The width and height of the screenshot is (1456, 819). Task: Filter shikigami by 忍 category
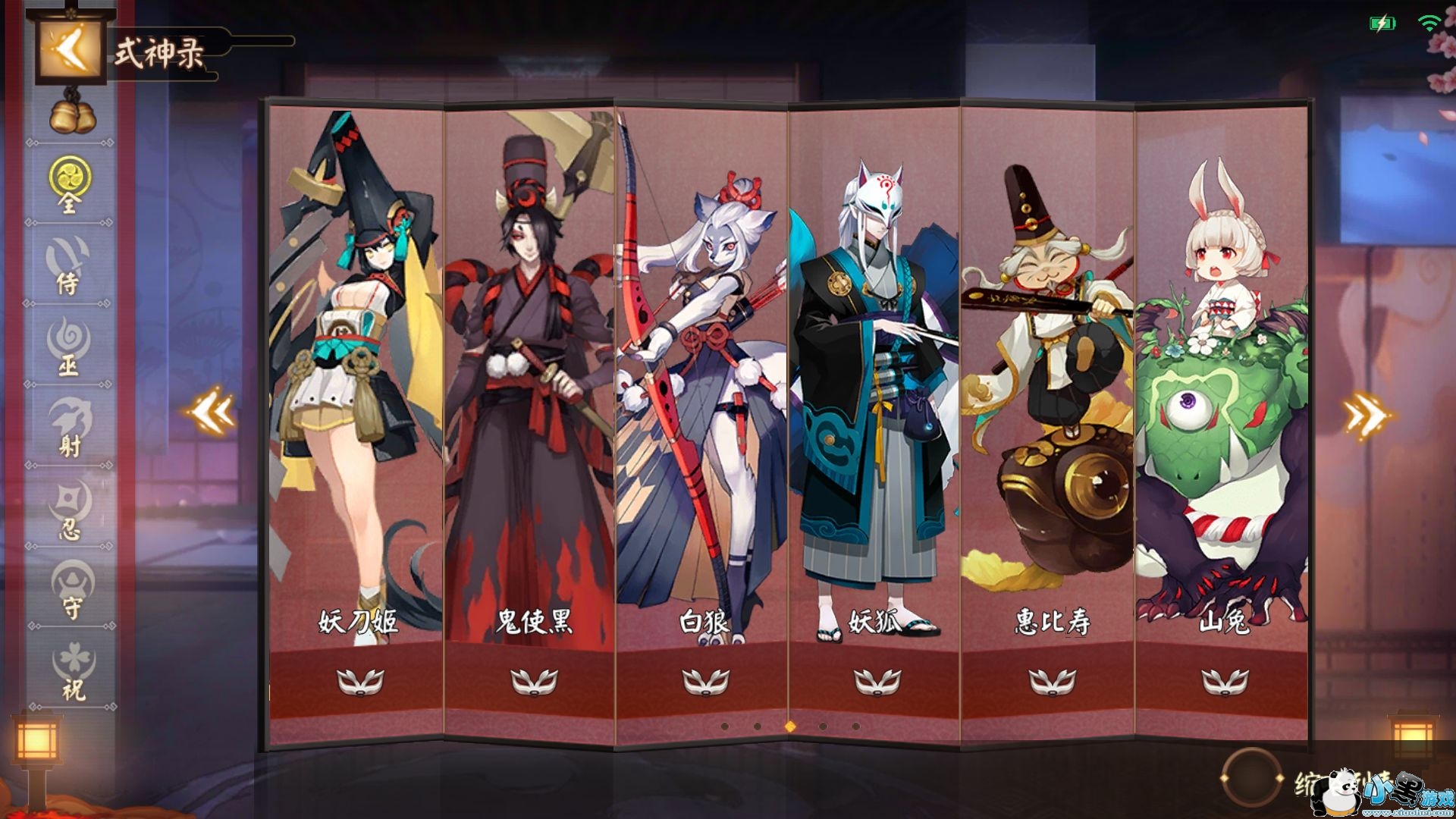click(x=70, y=510)
